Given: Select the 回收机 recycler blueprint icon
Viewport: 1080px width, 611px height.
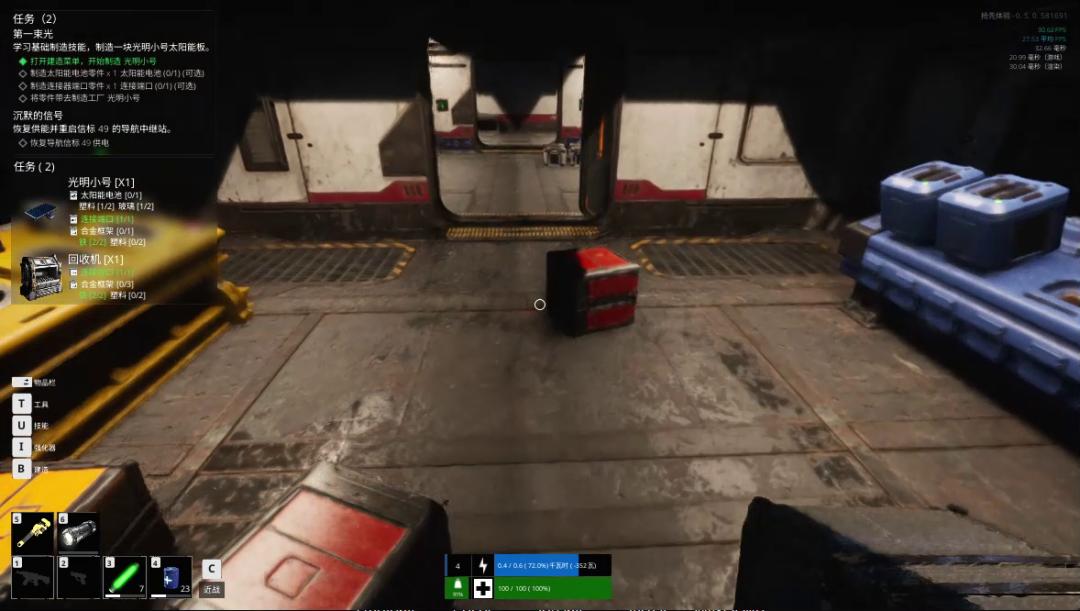Looking at the screenshot, I should click(41, 276).
